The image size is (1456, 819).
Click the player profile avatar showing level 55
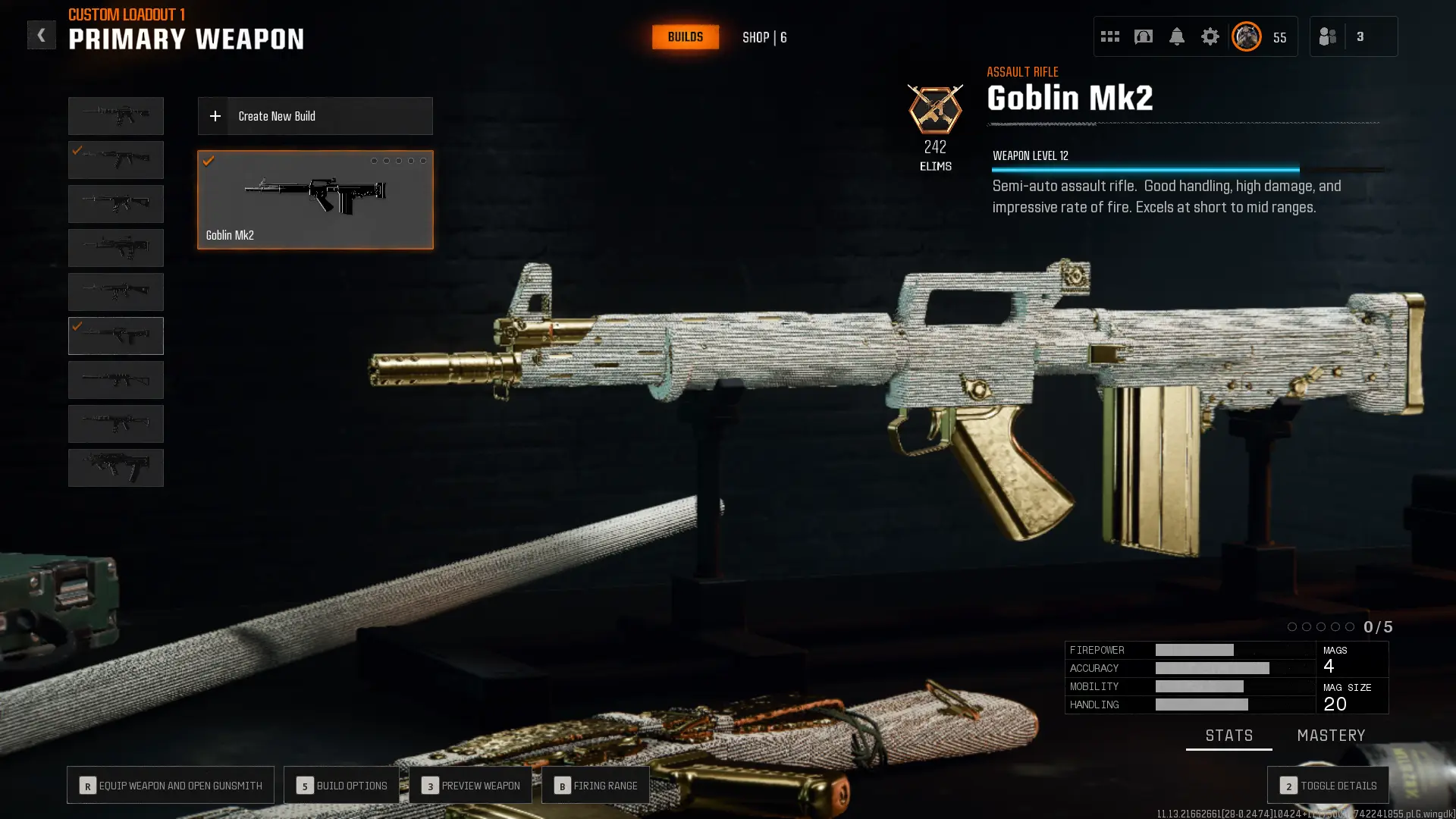1245,36
